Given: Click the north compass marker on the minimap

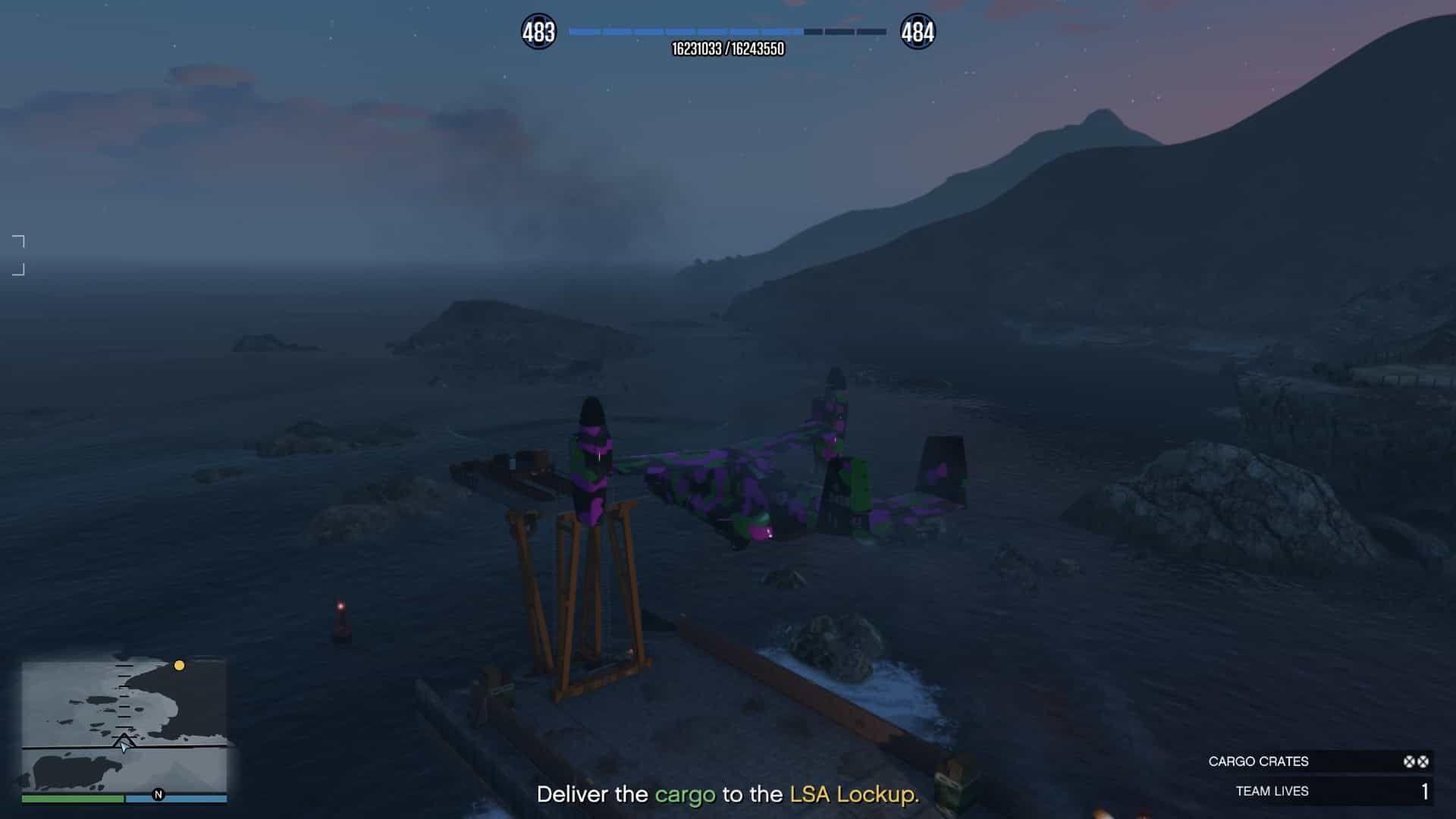Looking at the screenshot, I should click(158, 795).
